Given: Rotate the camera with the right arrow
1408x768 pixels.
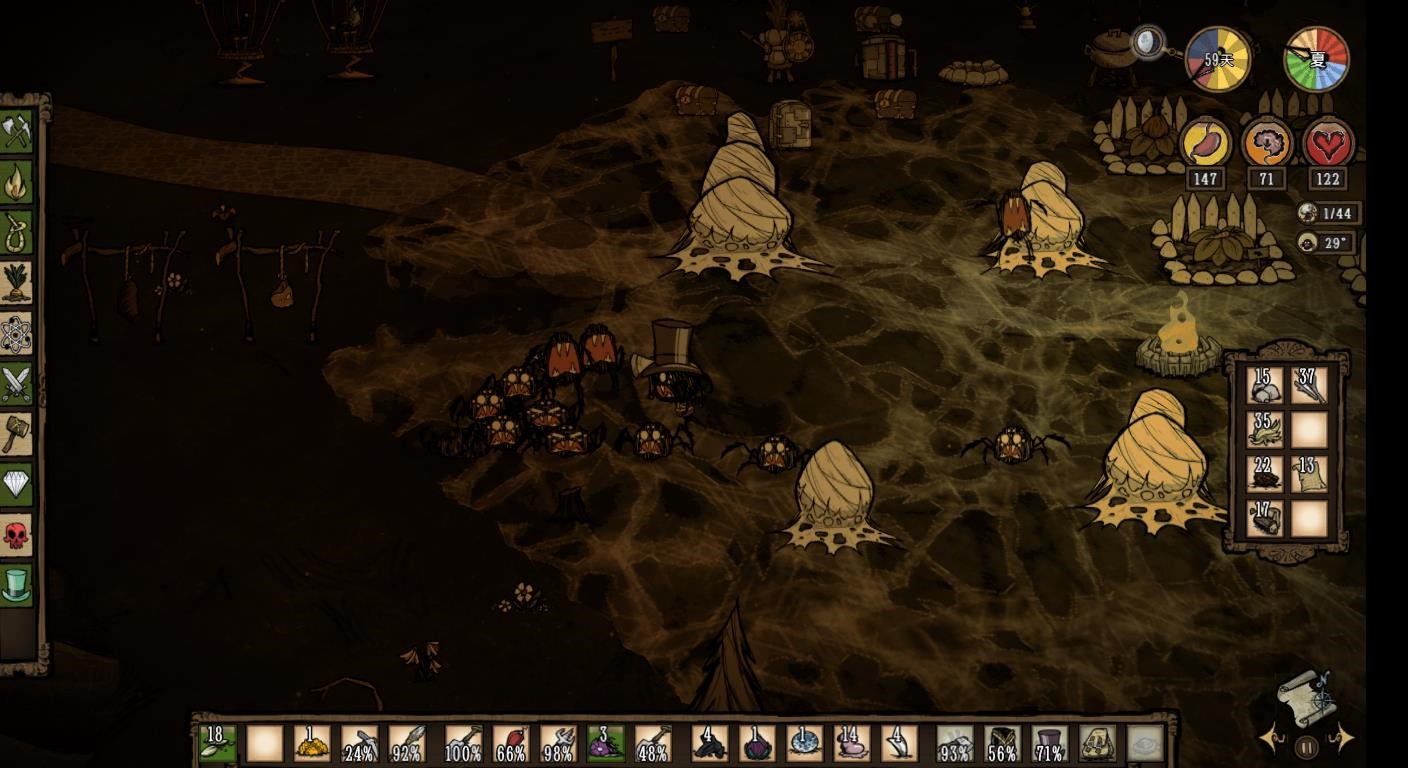Looking at the screenshot, I should tap(1342, 740).
